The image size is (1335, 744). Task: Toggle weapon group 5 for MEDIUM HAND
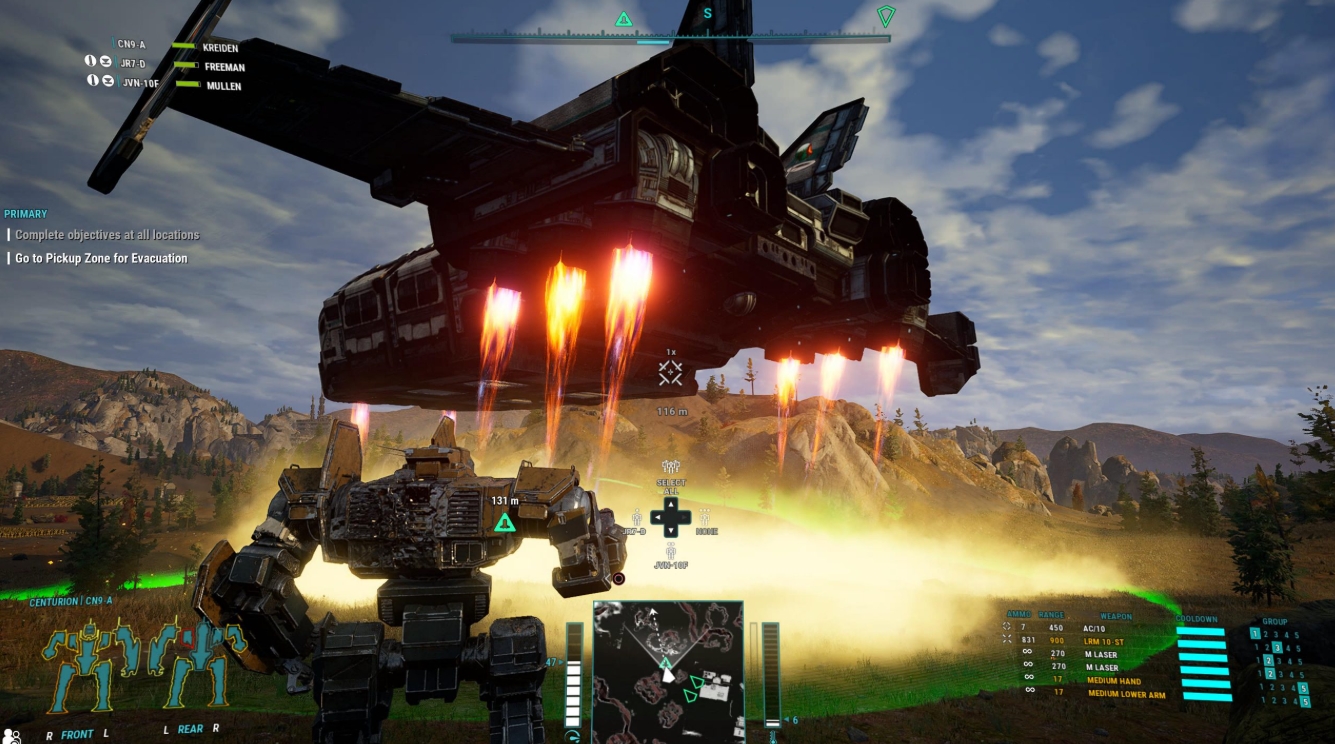tap(1304, 687)
